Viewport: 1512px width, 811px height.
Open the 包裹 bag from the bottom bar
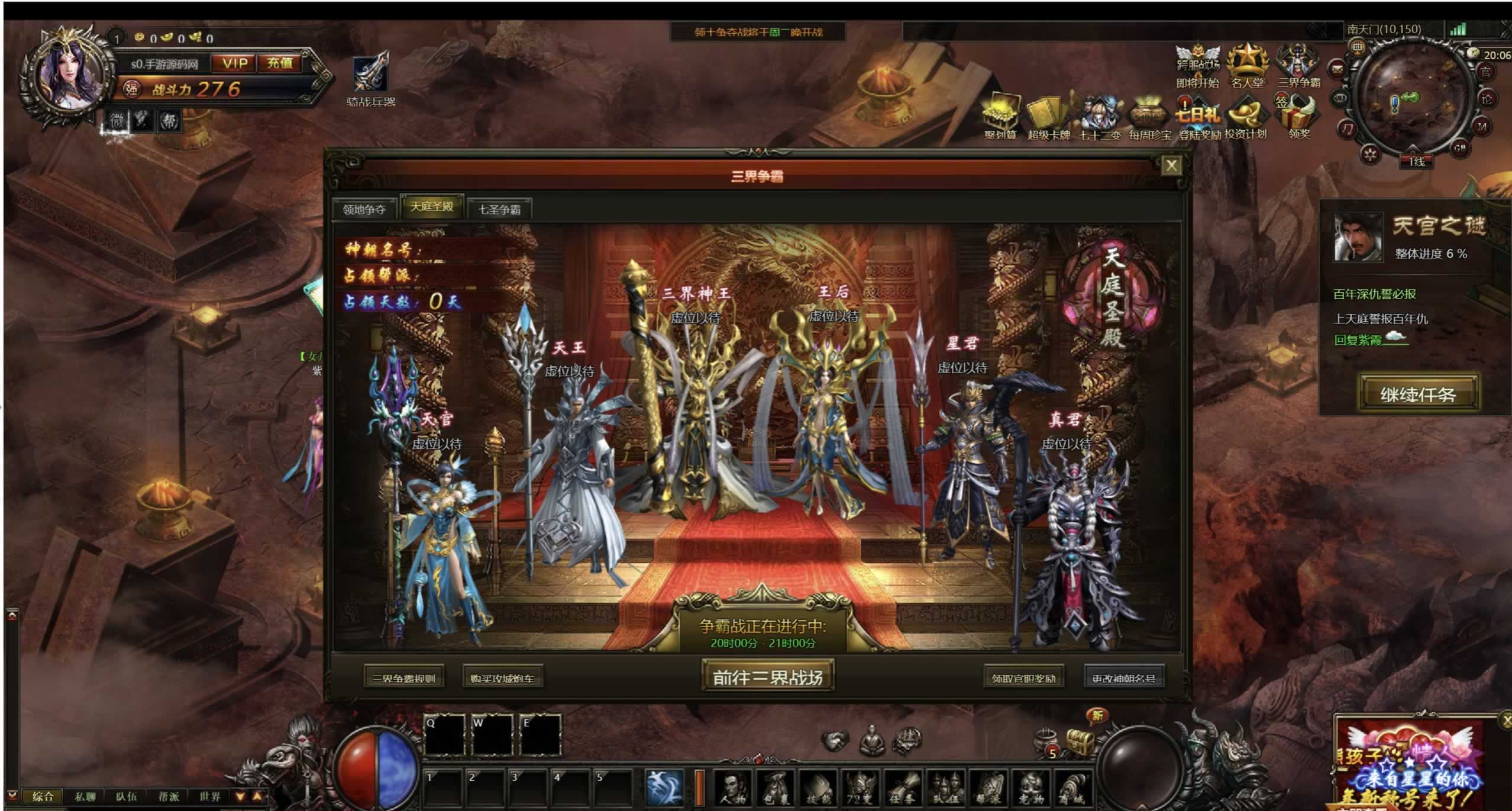point(776,789)
